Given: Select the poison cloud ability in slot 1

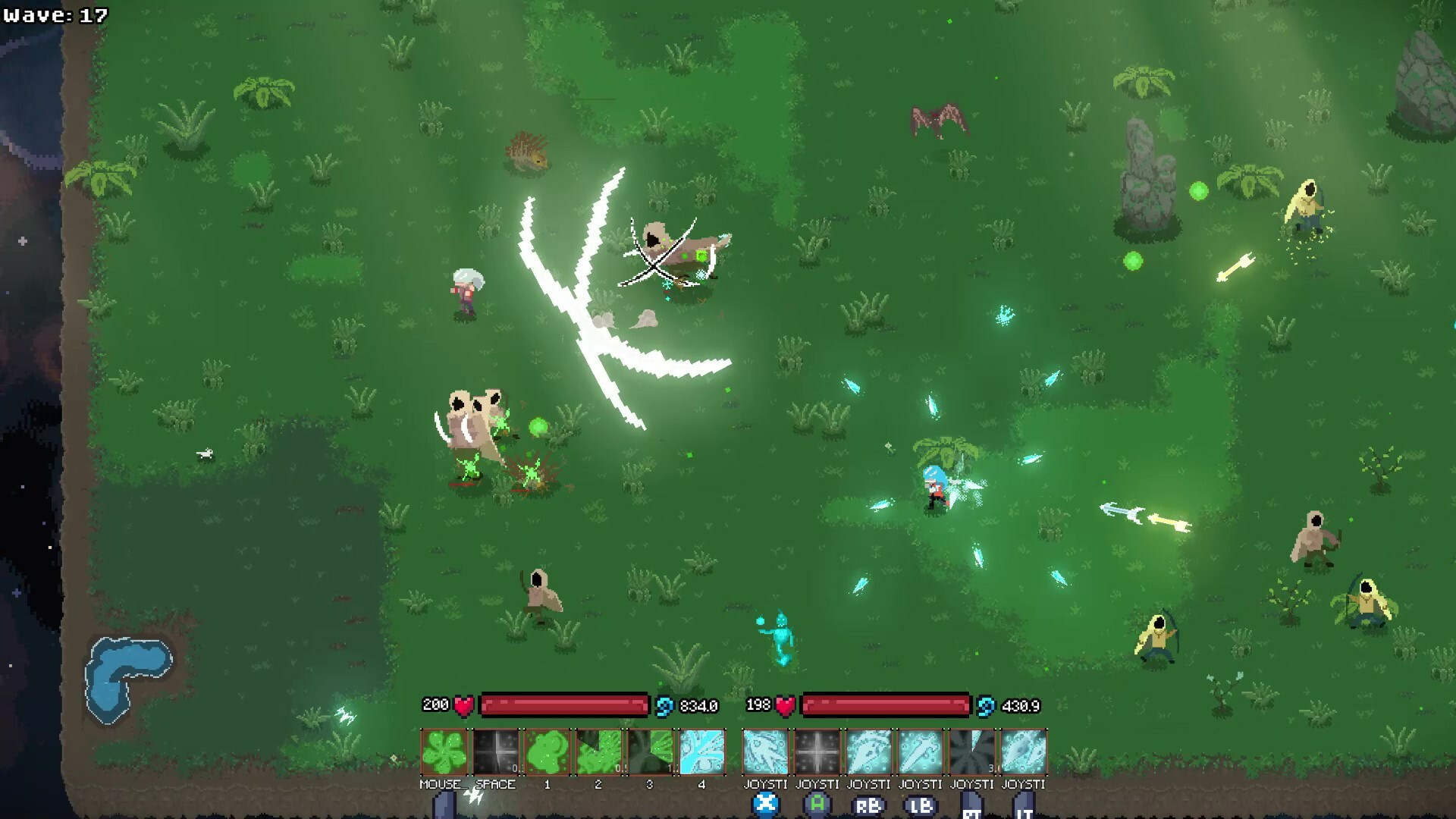Looking at the screenshot, I should click(548, 751).
